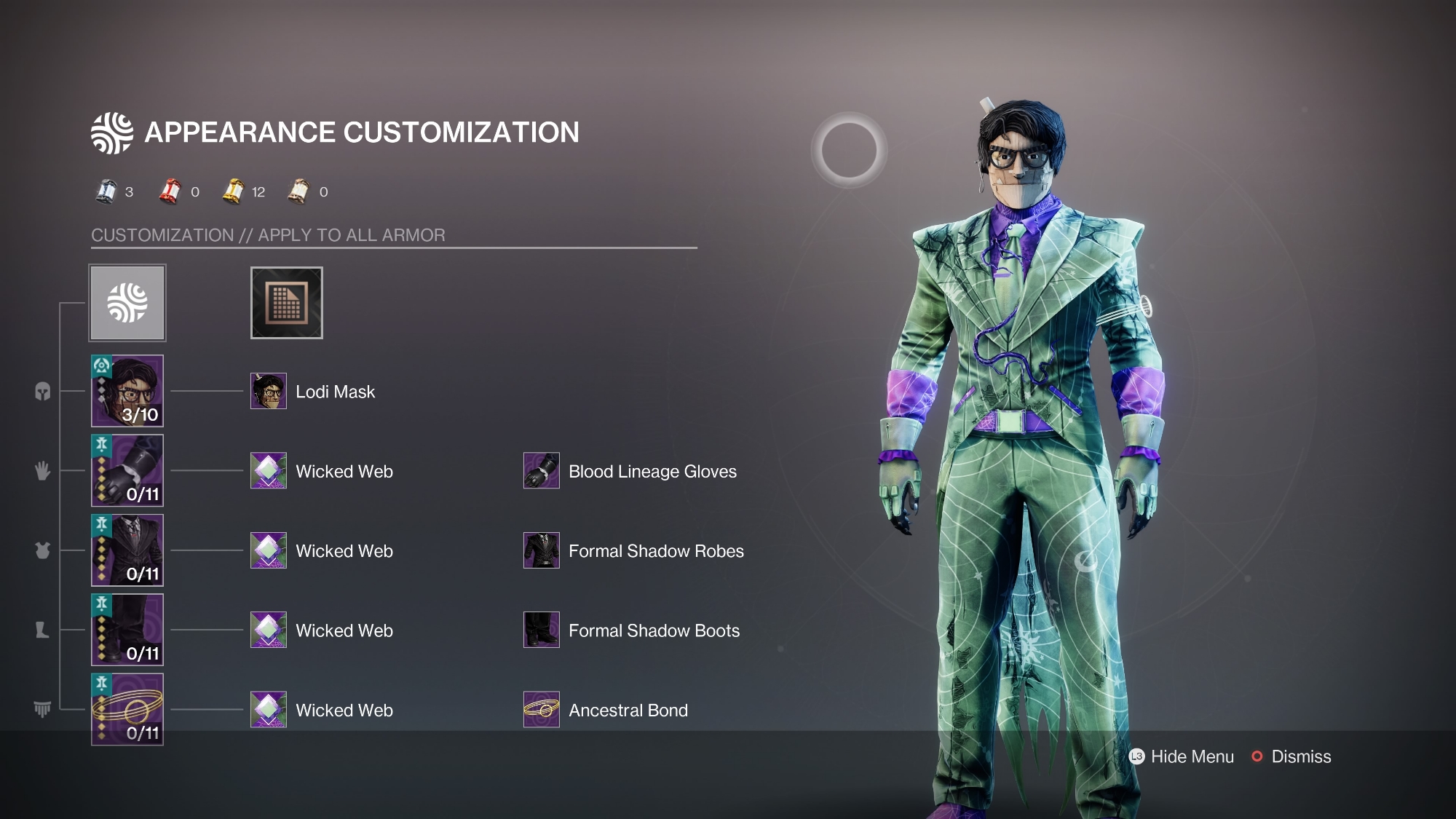The image size is (1456, 819).
Task: Select the Formal Shadow Boots ornament
Action: [x=542, y=630]
